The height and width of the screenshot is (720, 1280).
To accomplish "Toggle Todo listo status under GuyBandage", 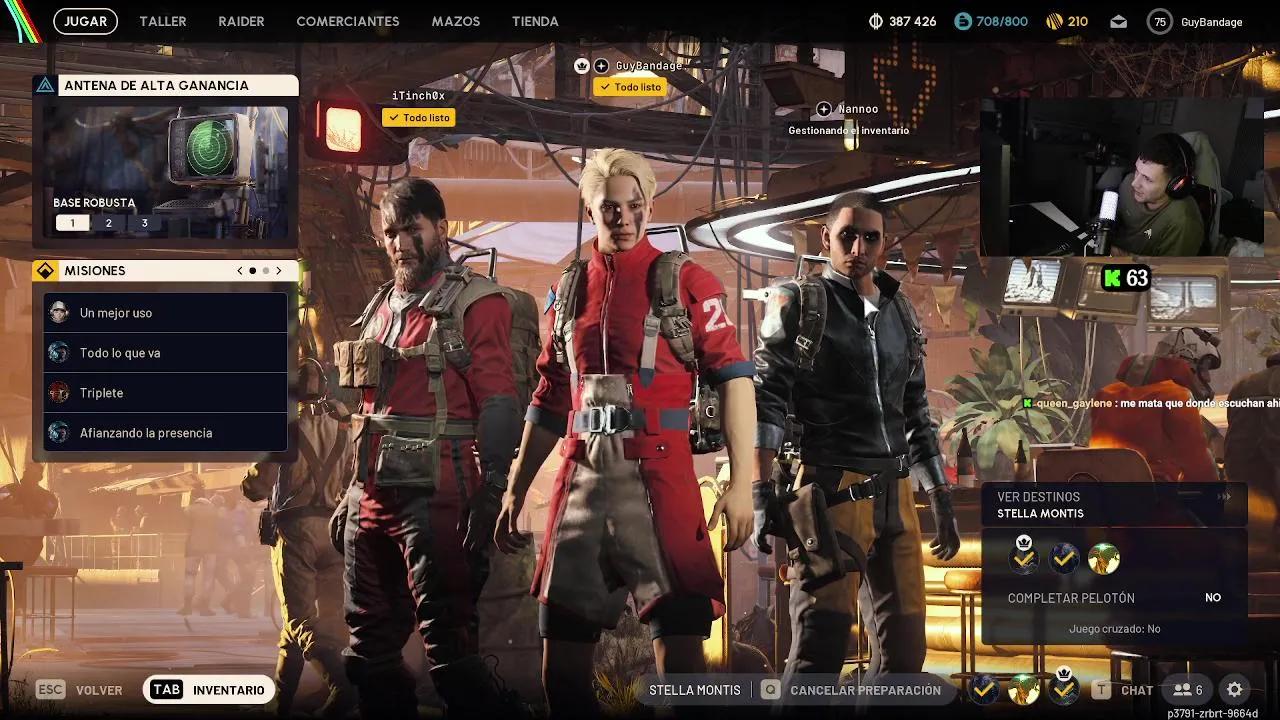I will 630,87.
